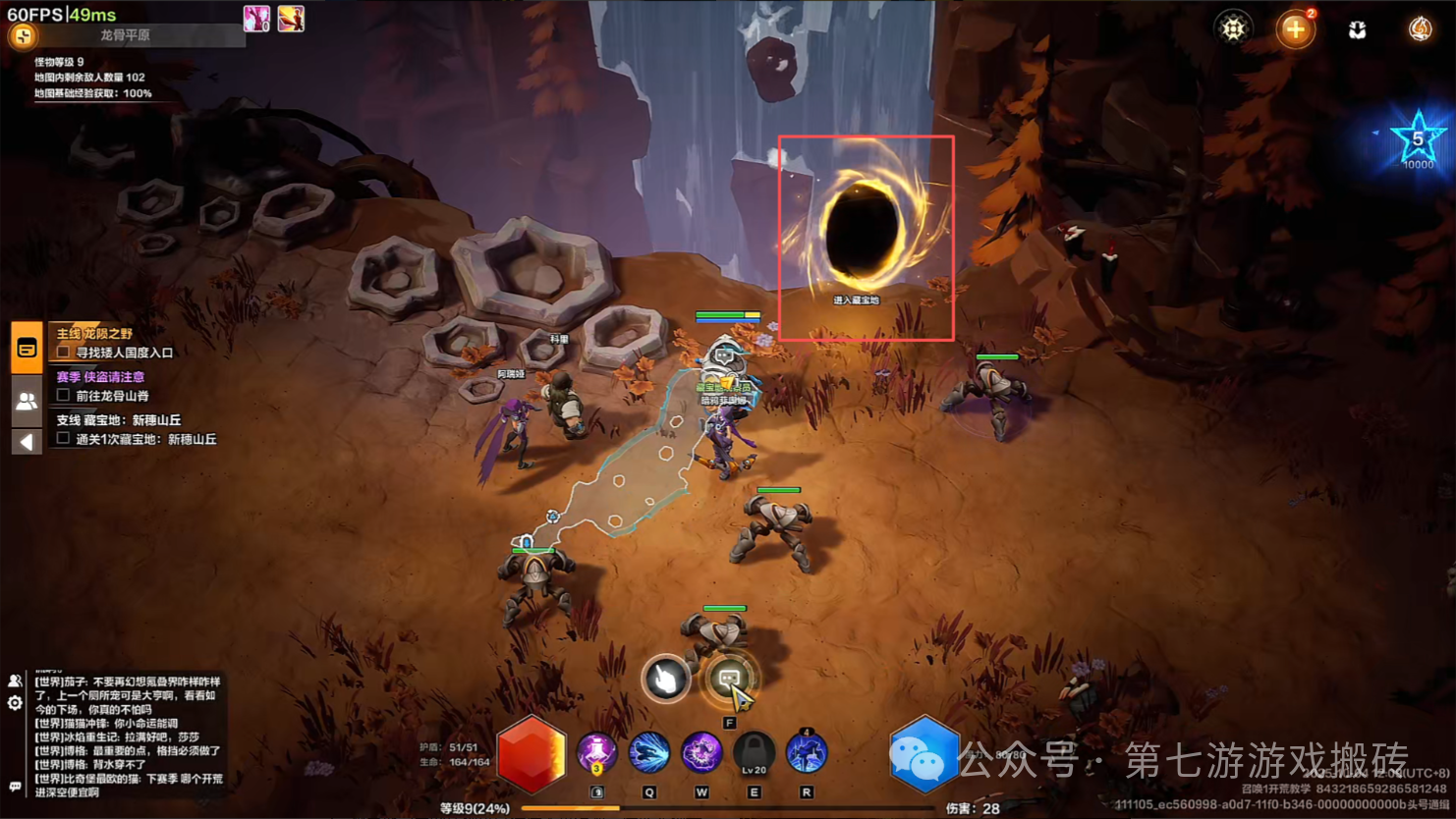Select the orange warrior buff icon
The width and height of the screenshot is (1456, 819).
[291, 19]
